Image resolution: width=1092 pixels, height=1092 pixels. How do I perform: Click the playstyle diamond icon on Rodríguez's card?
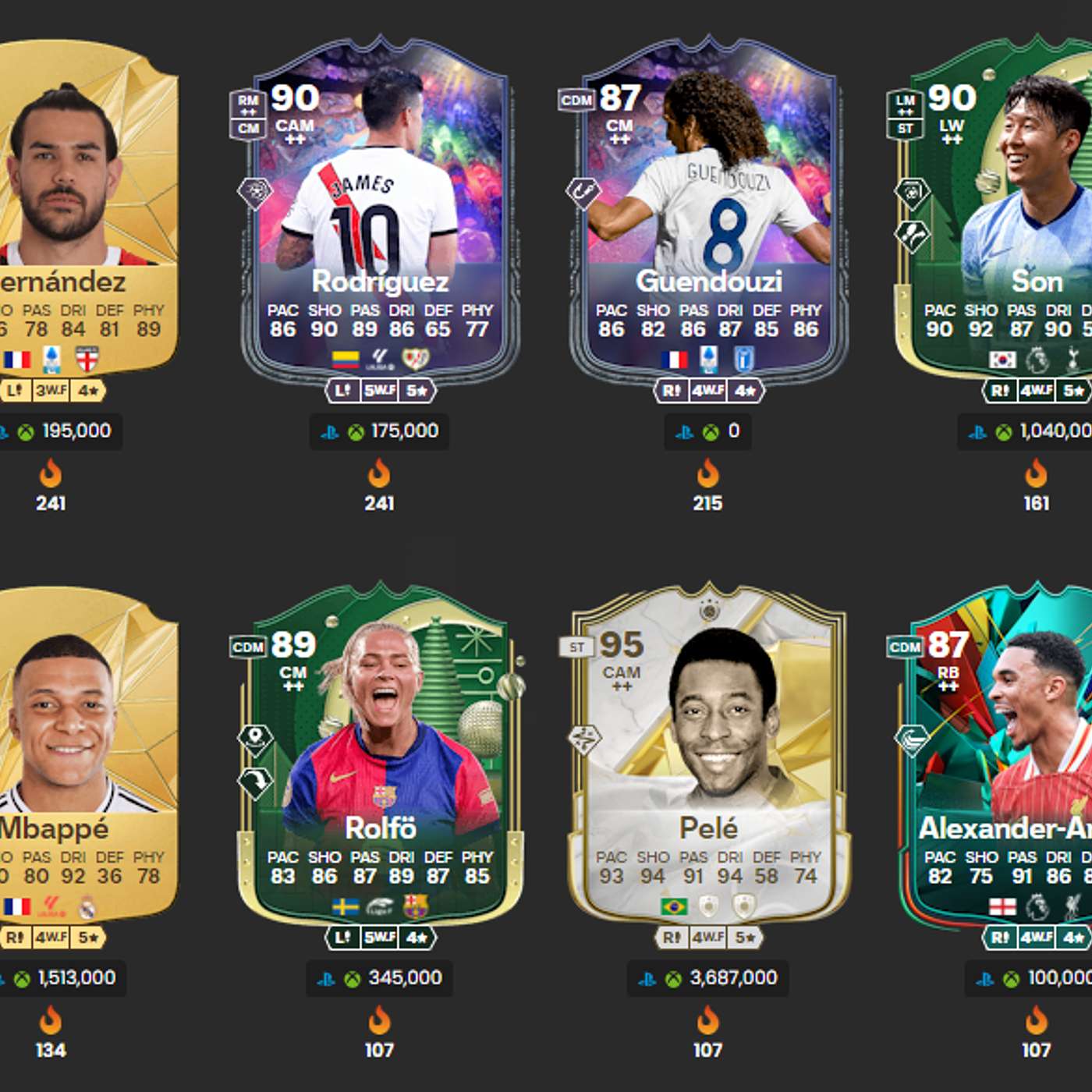click(253, 188)
